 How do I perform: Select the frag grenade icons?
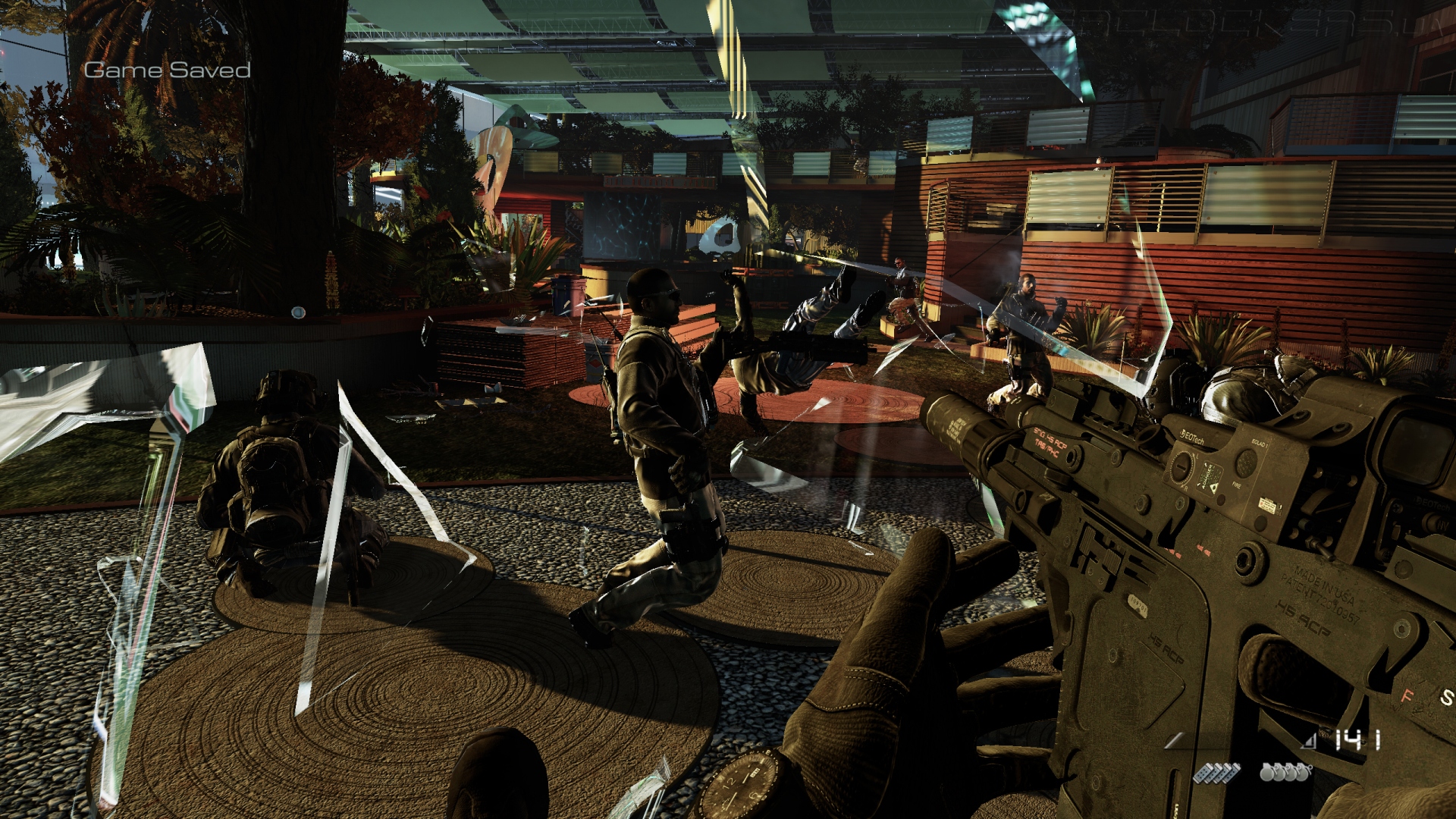coord(1285,773)
